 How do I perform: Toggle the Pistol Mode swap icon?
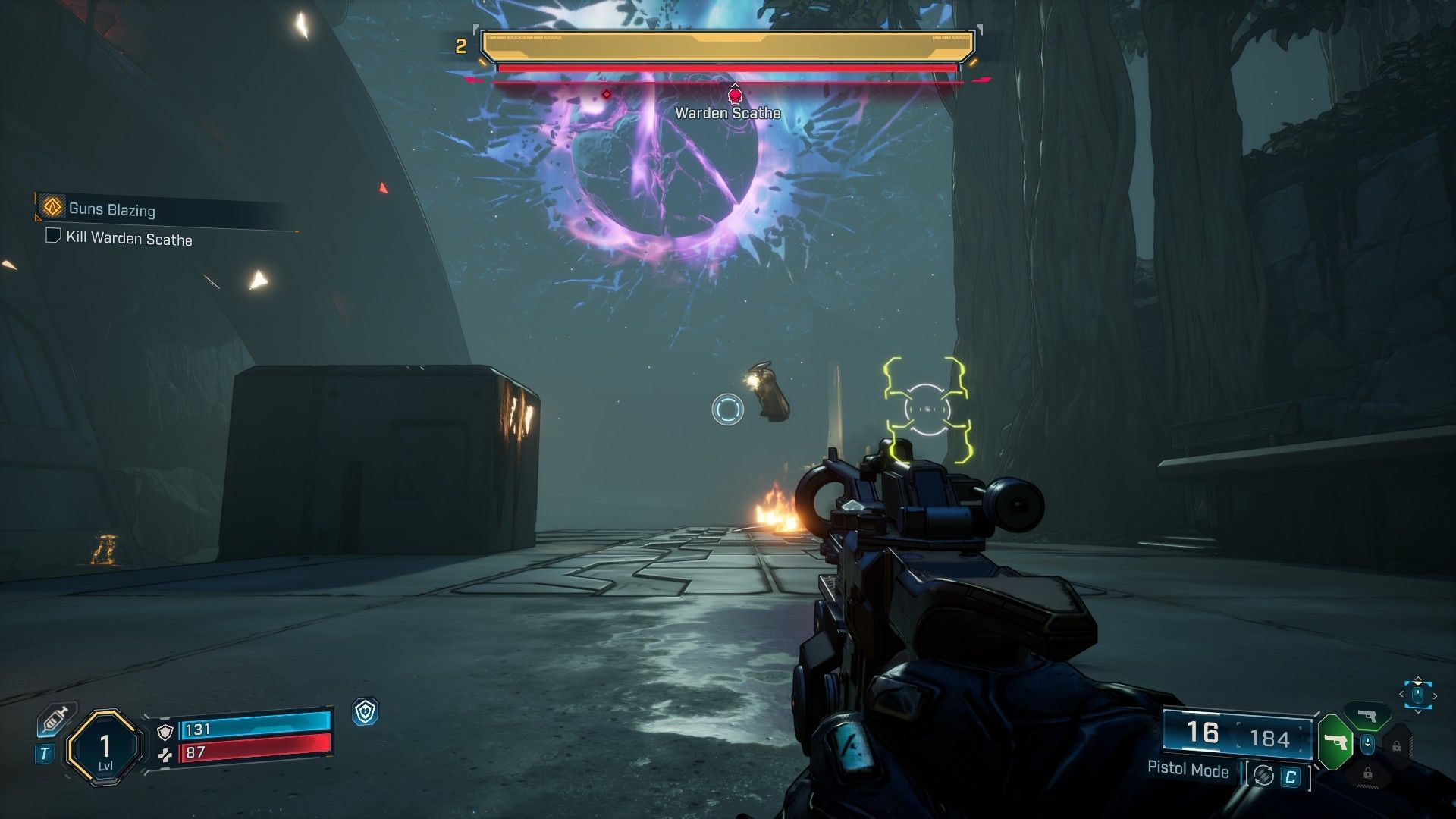coord(1263,775)
